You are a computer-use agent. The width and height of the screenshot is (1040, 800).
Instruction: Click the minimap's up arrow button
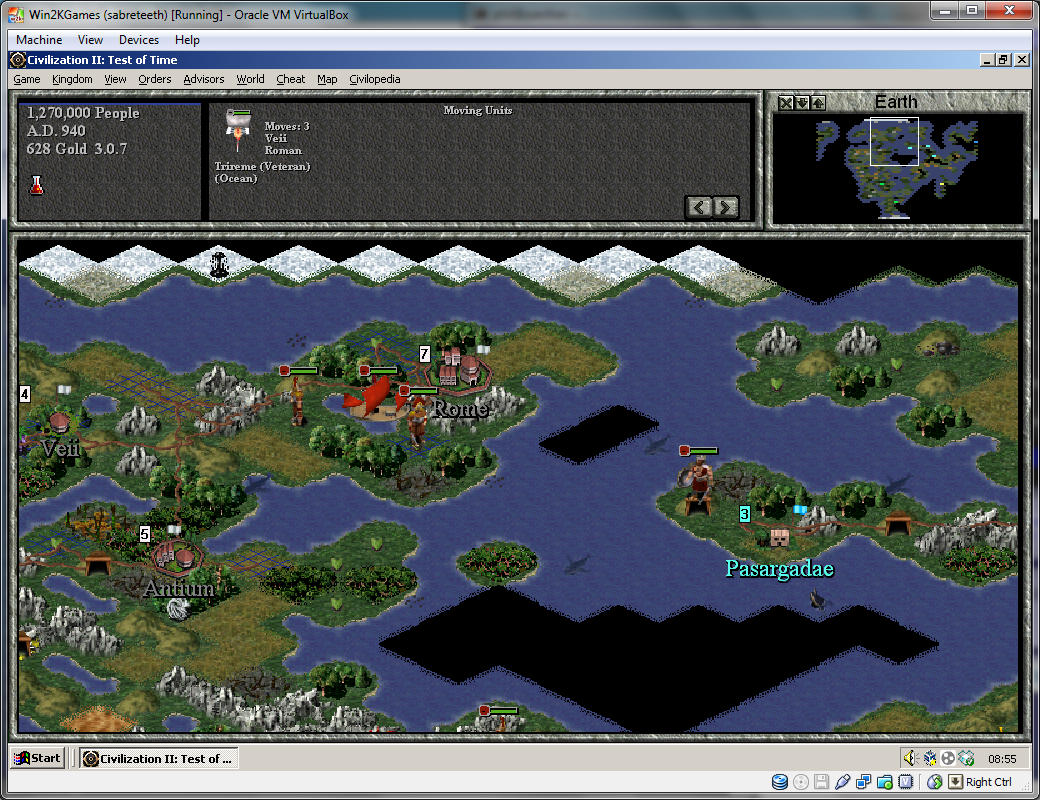coord(818,103)
